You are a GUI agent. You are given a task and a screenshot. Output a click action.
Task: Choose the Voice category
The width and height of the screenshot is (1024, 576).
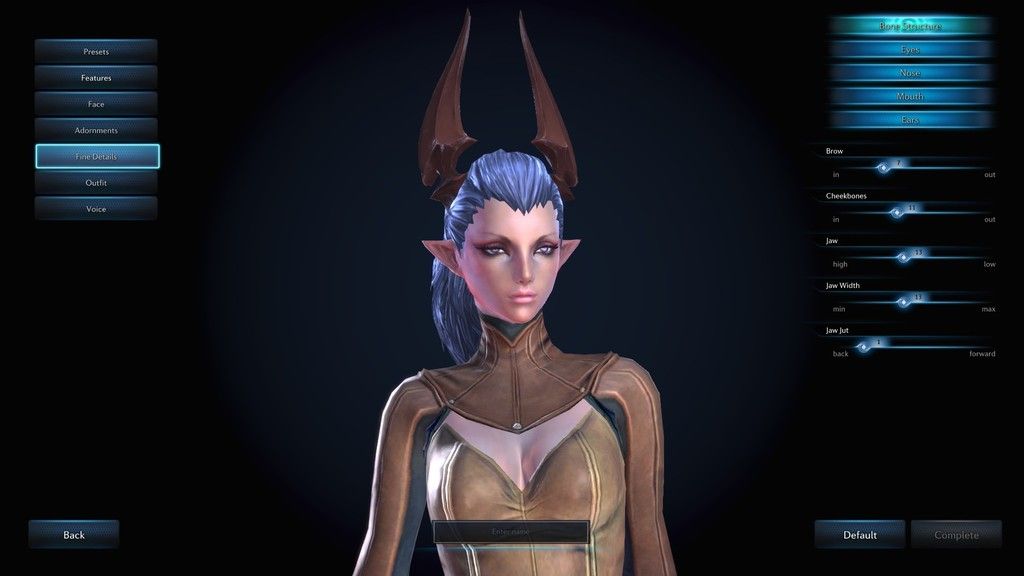tap(96, 209)
